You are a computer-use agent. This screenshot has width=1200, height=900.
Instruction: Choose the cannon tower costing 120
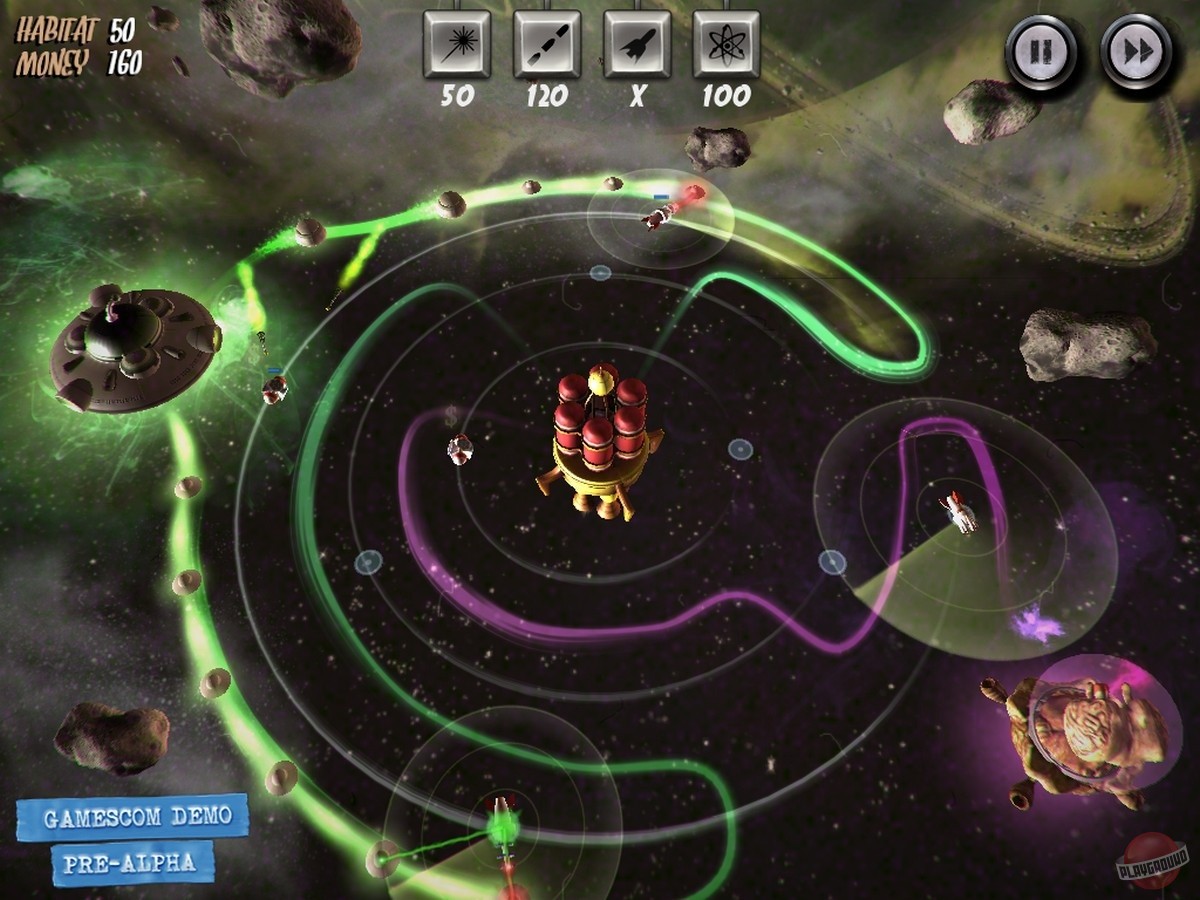tap(547, 44)
